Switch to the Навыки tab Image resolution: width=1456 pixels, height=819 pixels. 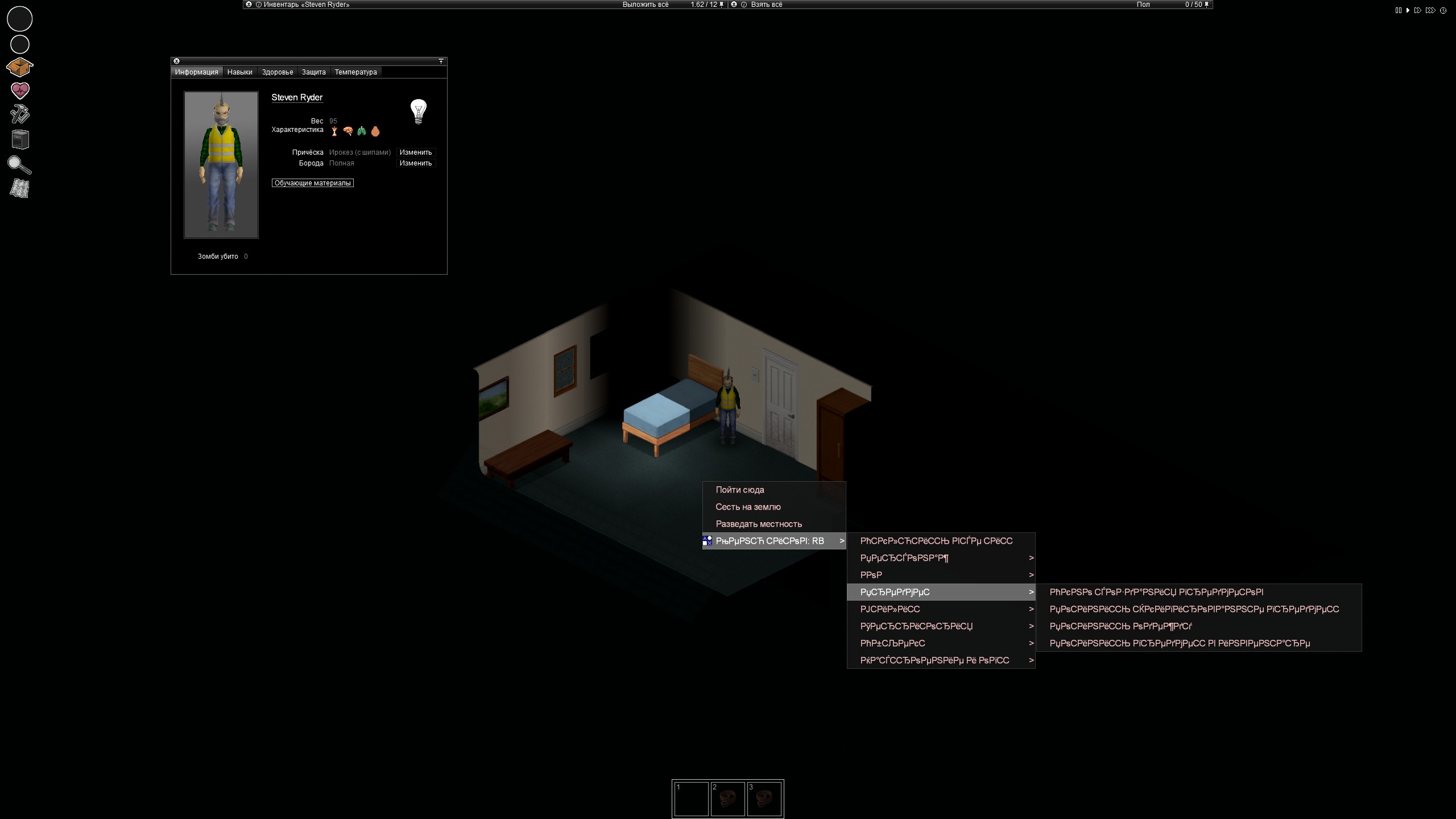click(x=239, y=72)
